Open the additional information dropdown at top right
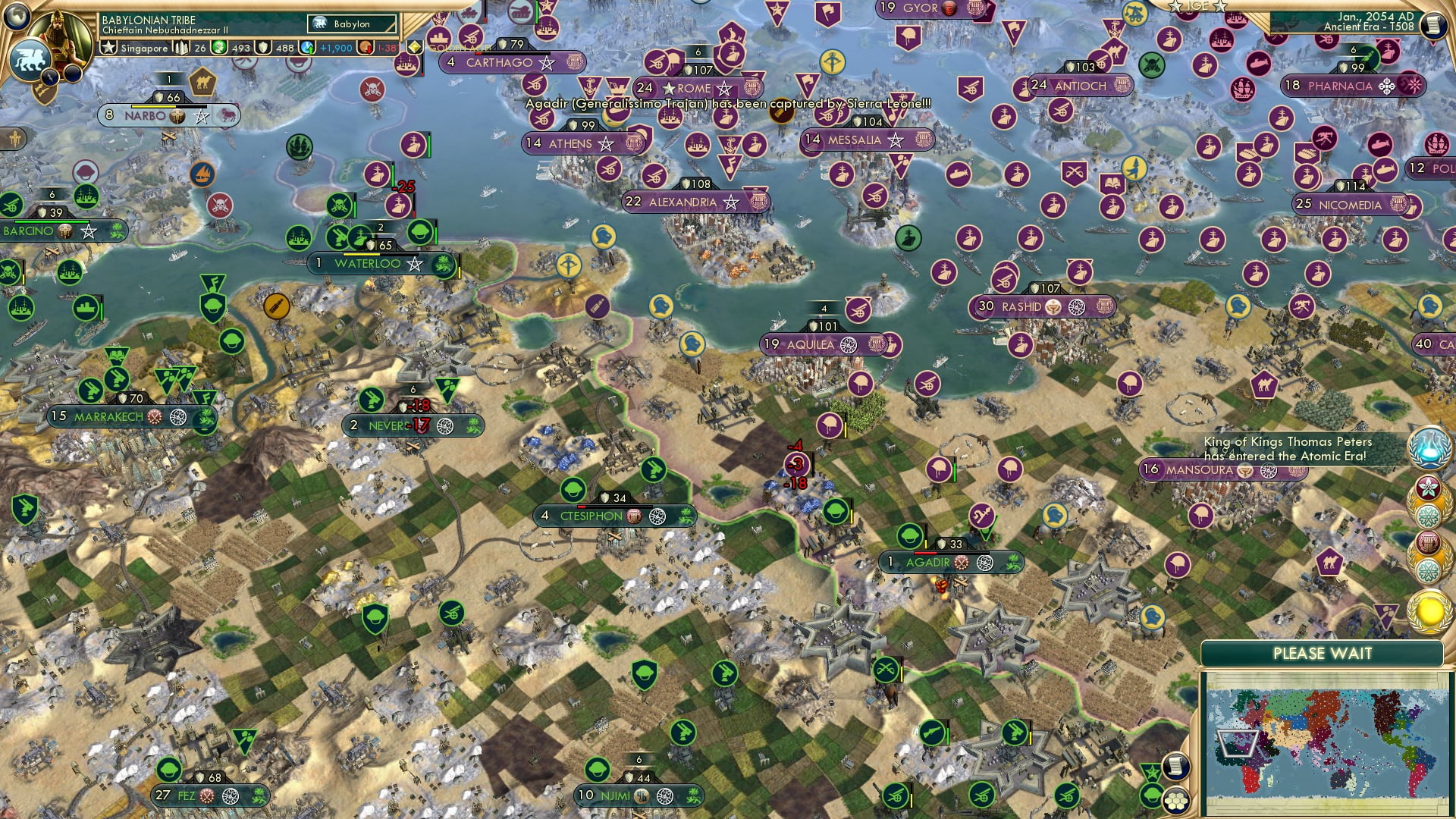Image resolution: width=1456 pixels, height=819 pixels. point(1436,25)
